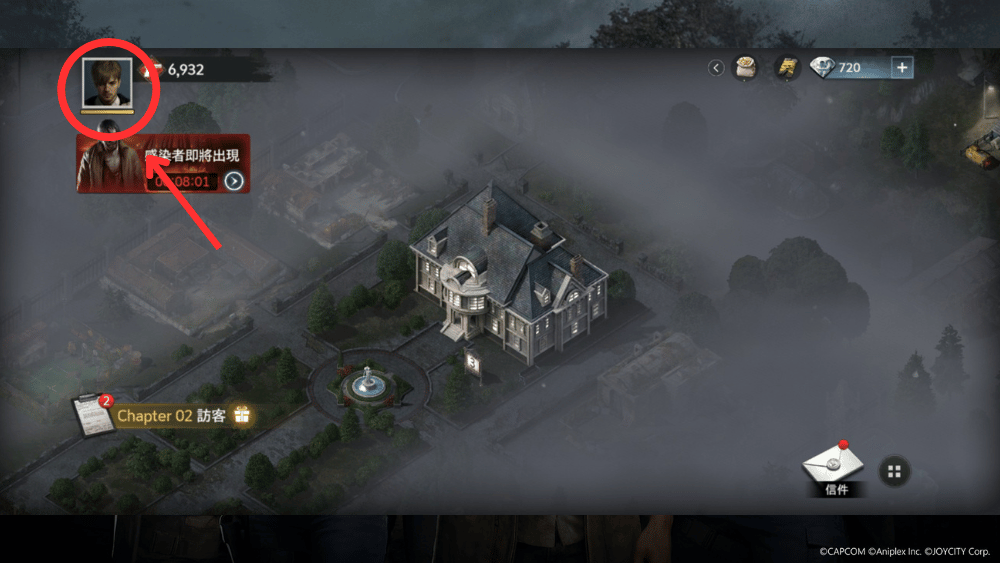
Task: Open the quest clipboard with red badge
Action: pos(93,414)
